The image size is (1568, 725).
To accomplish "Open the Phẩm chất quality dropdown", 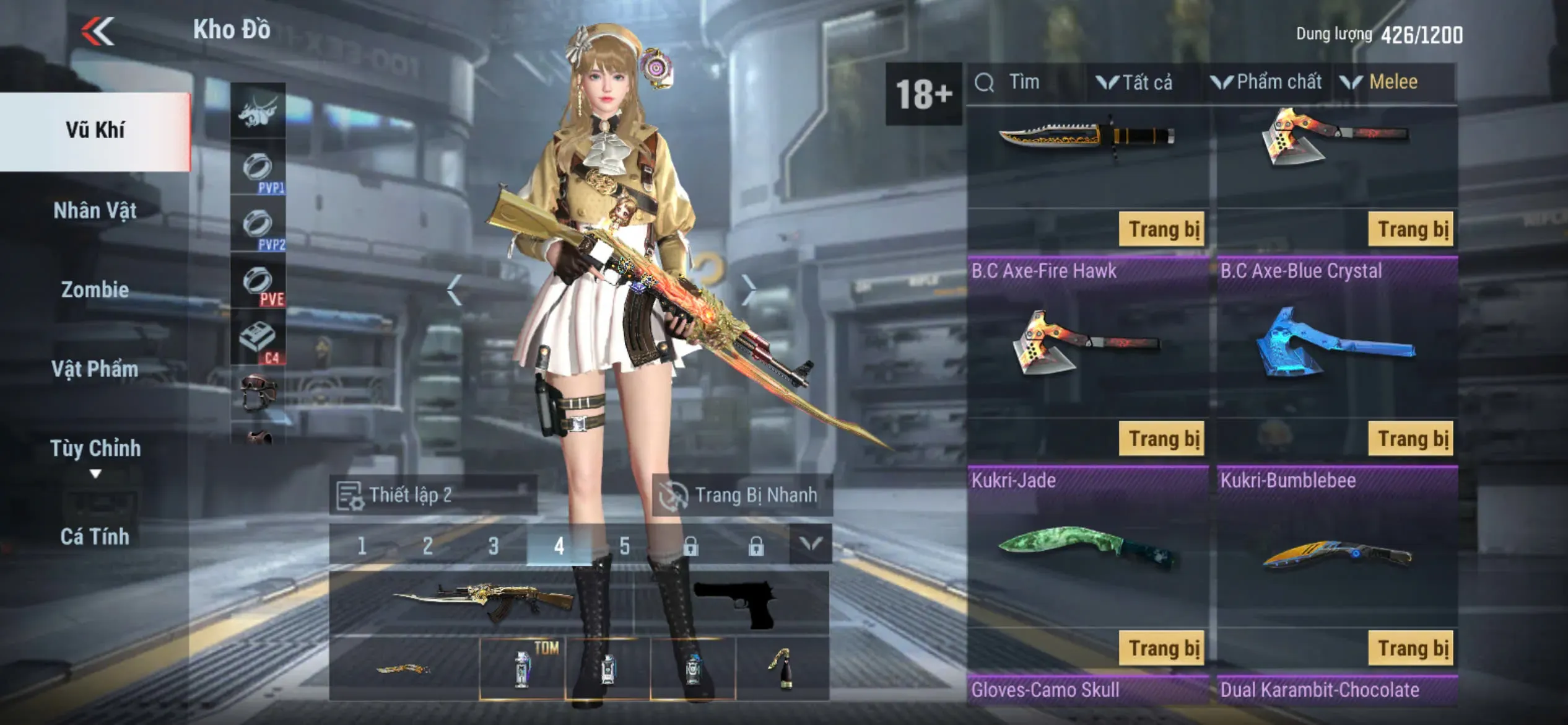I will coord(1266,82).
